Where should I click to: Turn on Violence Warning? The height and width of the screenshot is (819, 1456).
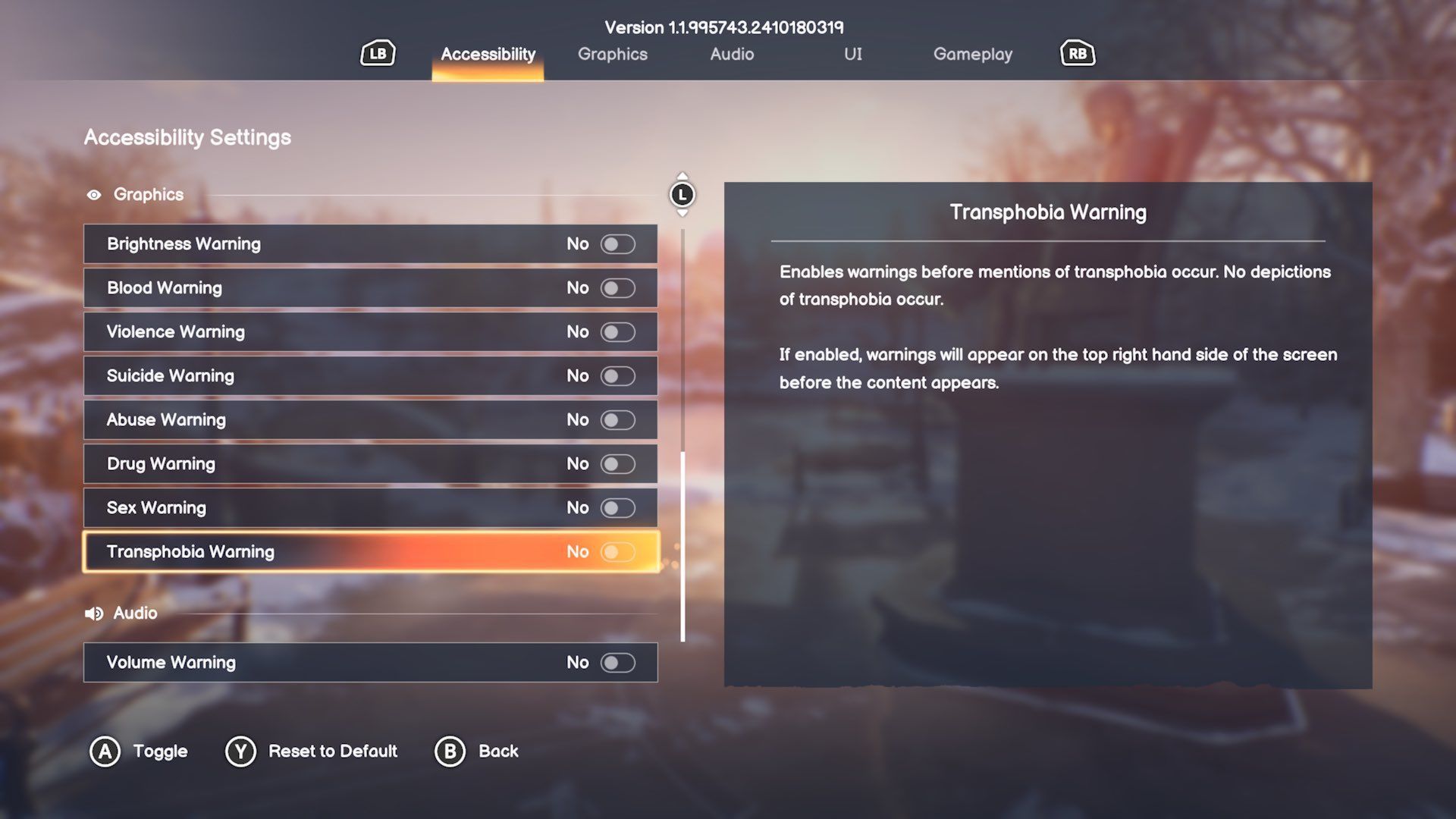tap(617, 332)
